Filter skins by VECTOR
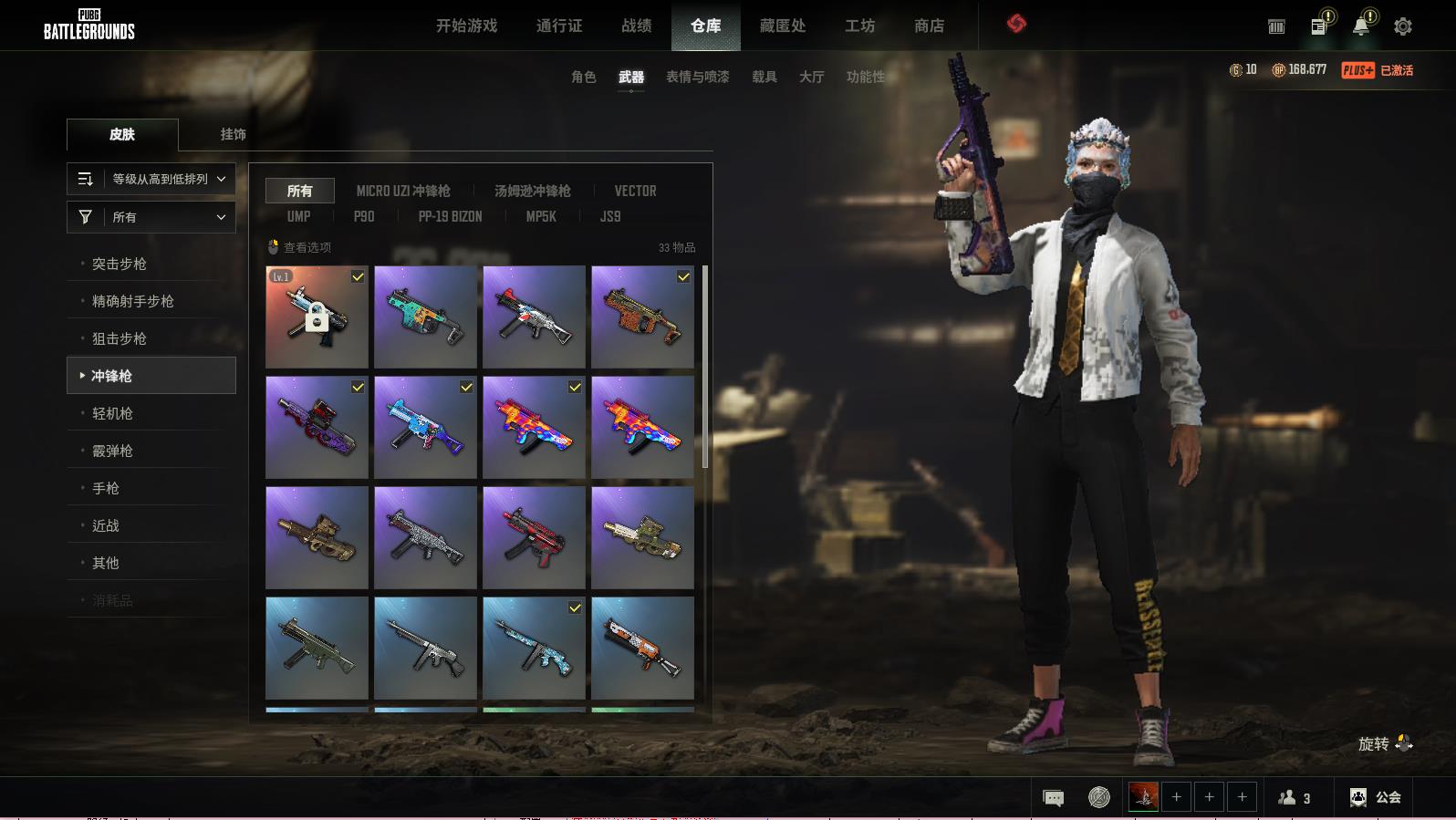The height and width of the screenshot is (820, 1456). pyautogui.click(x=635, y=191)
